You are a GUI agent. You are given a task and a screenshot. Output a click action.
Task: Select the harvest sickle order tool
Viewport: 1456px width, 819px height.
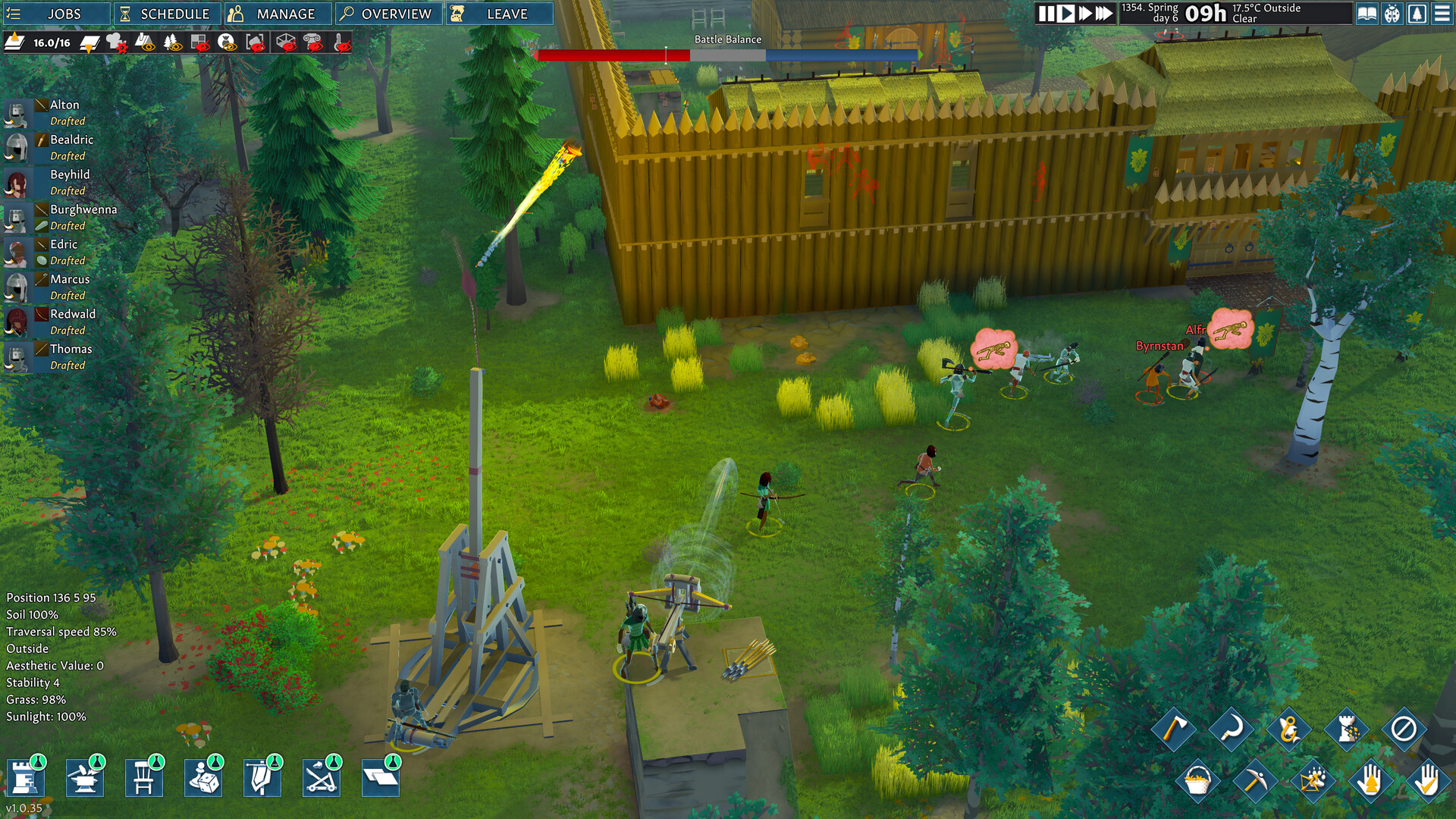pyautogui.click(x=1232, y=728)
